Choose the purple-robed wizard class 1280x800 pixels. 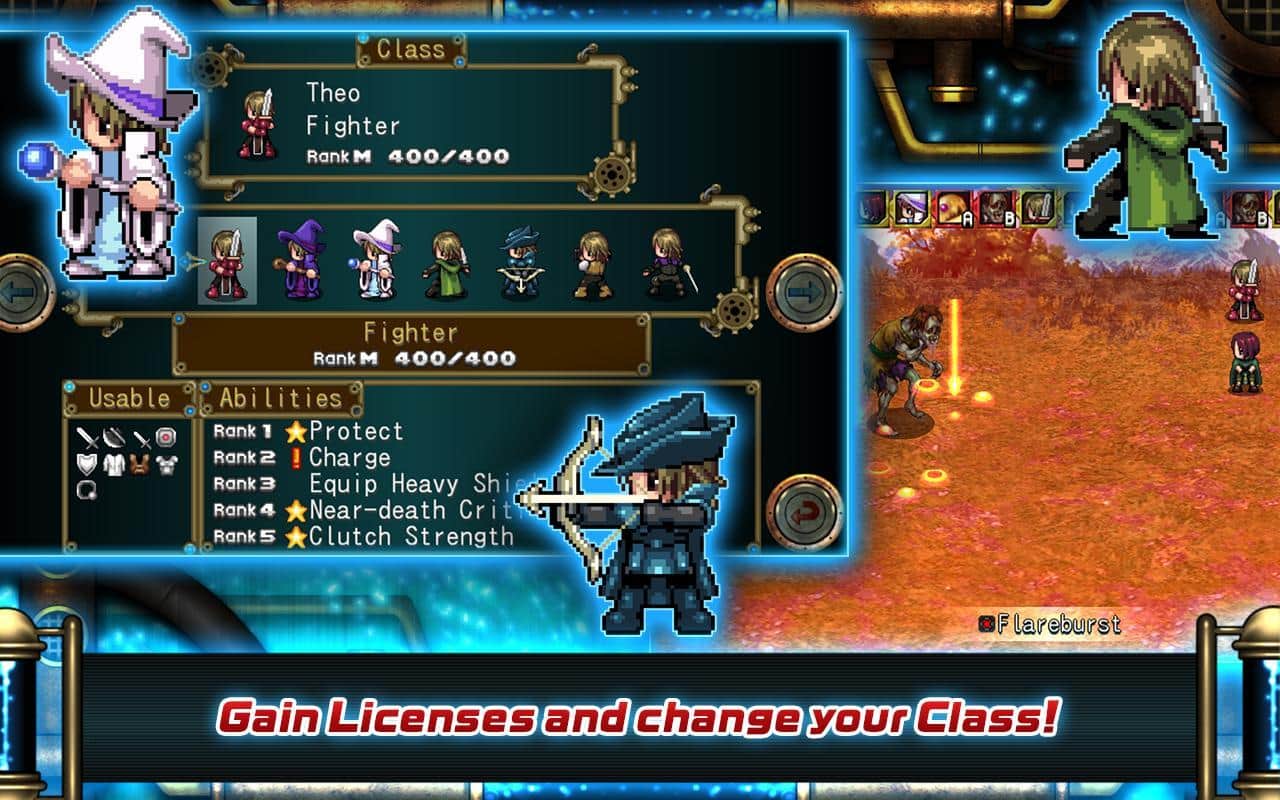(301, 262)
